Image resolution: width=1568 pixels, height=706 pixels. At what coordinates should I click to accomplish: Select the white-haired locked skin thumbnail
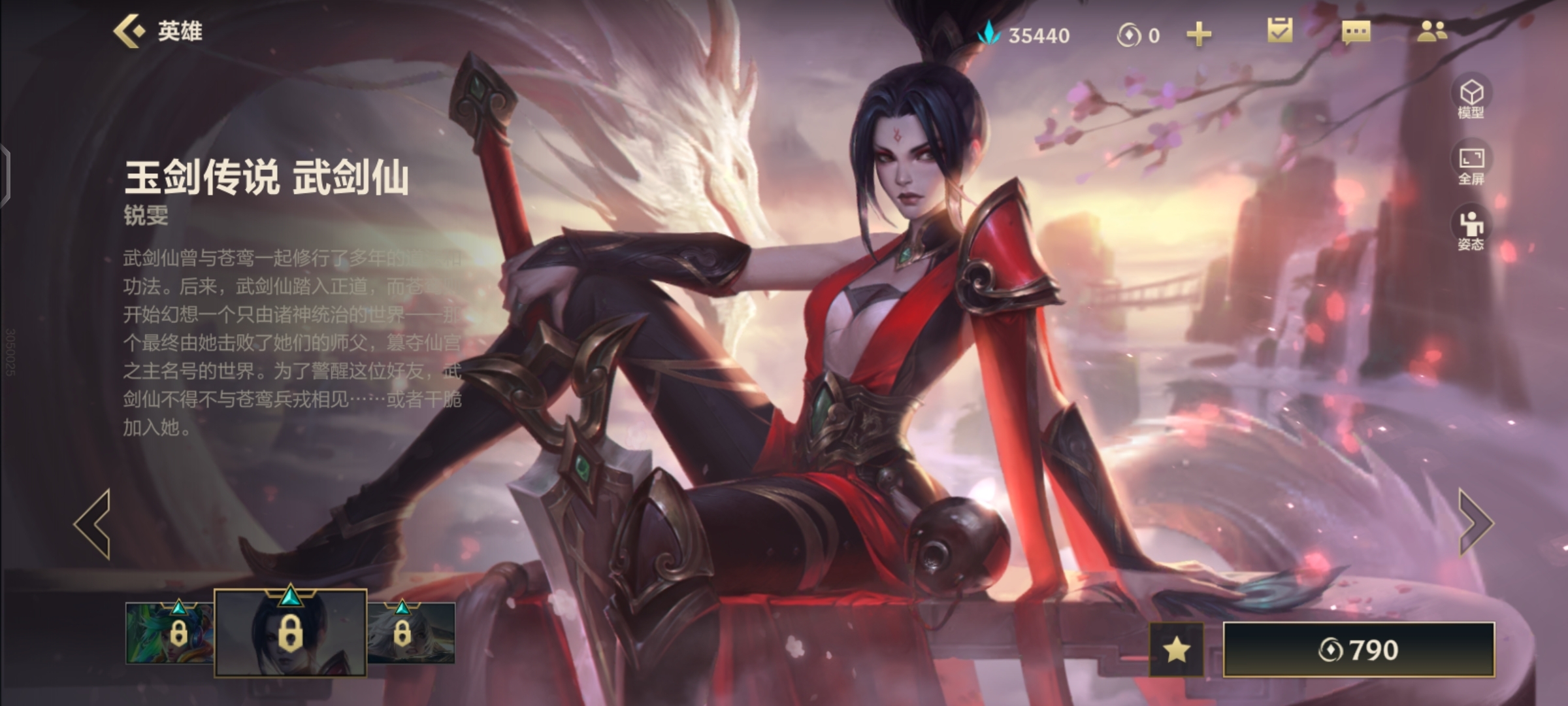click(412, 632)
